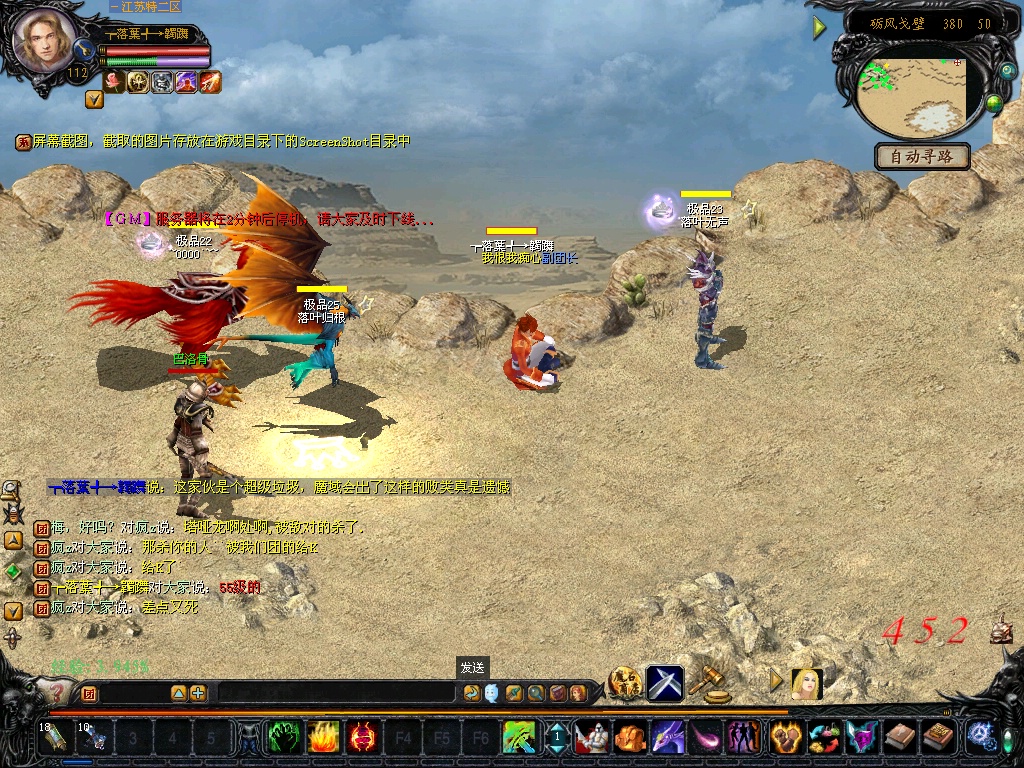Click the rose buff icon

pyautogui.click(x=114, y=82)
